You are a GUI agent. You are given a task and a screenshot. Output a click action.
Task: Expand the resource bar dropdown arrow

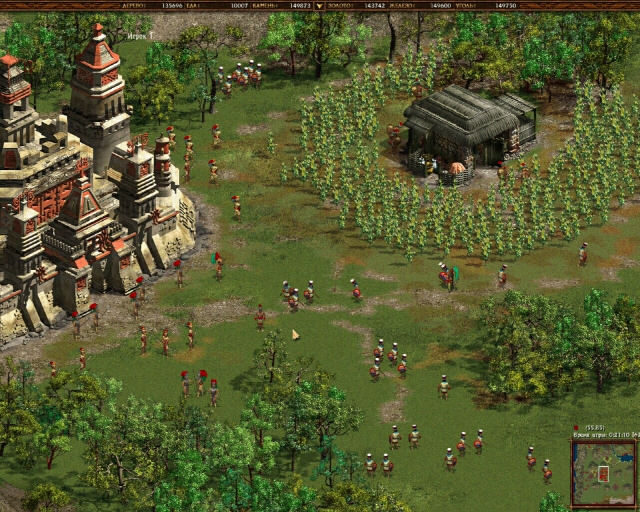319,5
